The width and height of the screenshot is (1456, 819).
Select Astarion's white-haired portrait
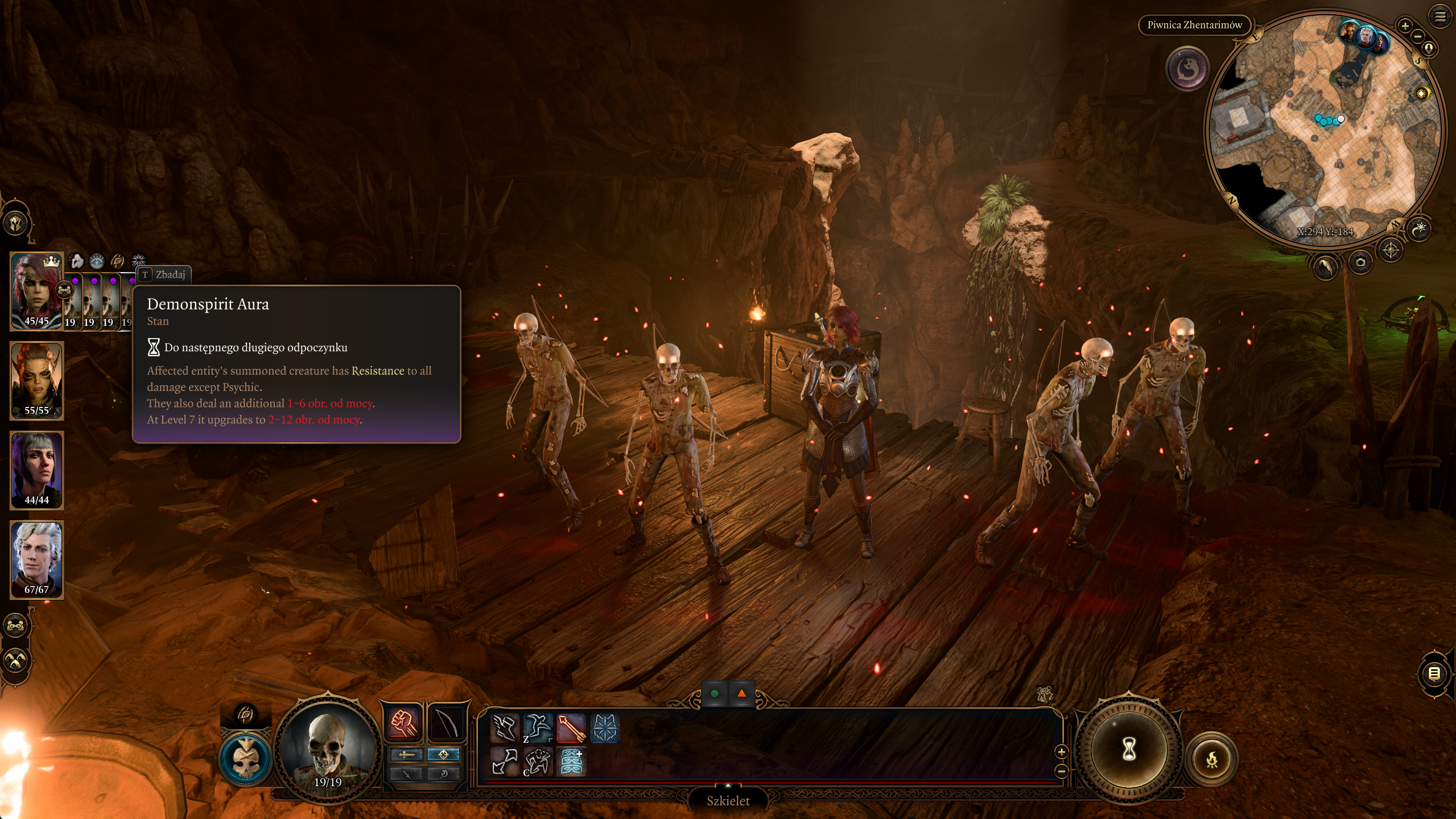coord(36,558)
